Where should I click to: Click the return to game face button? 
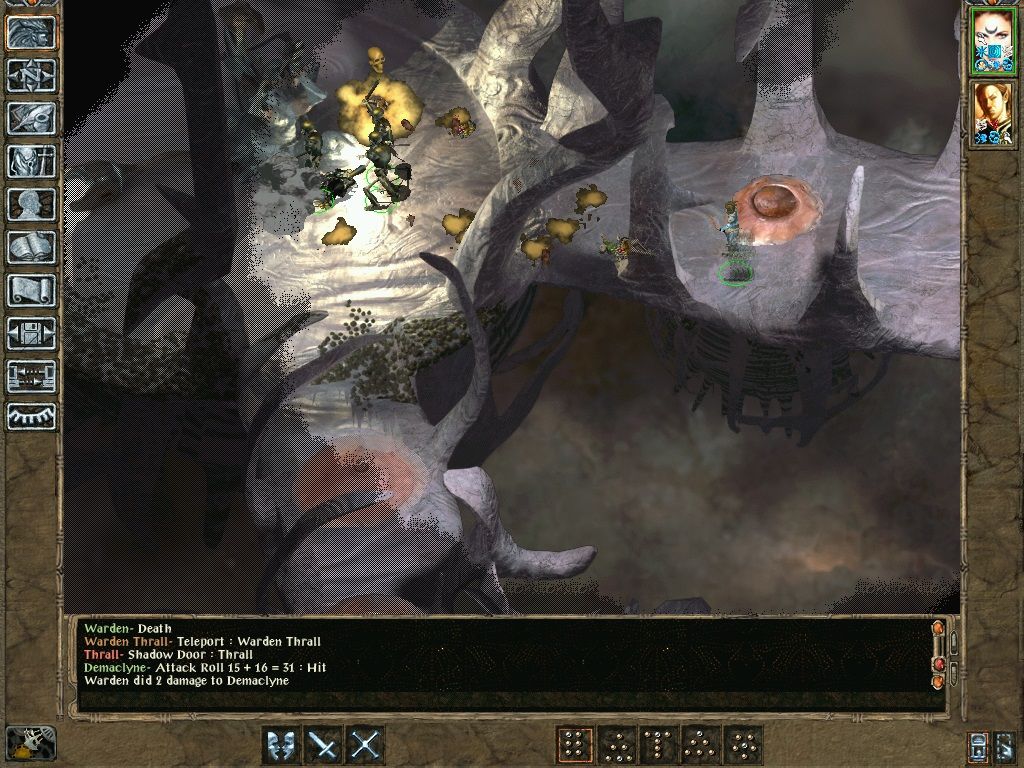pyautogui.click(x=31, y=32)
